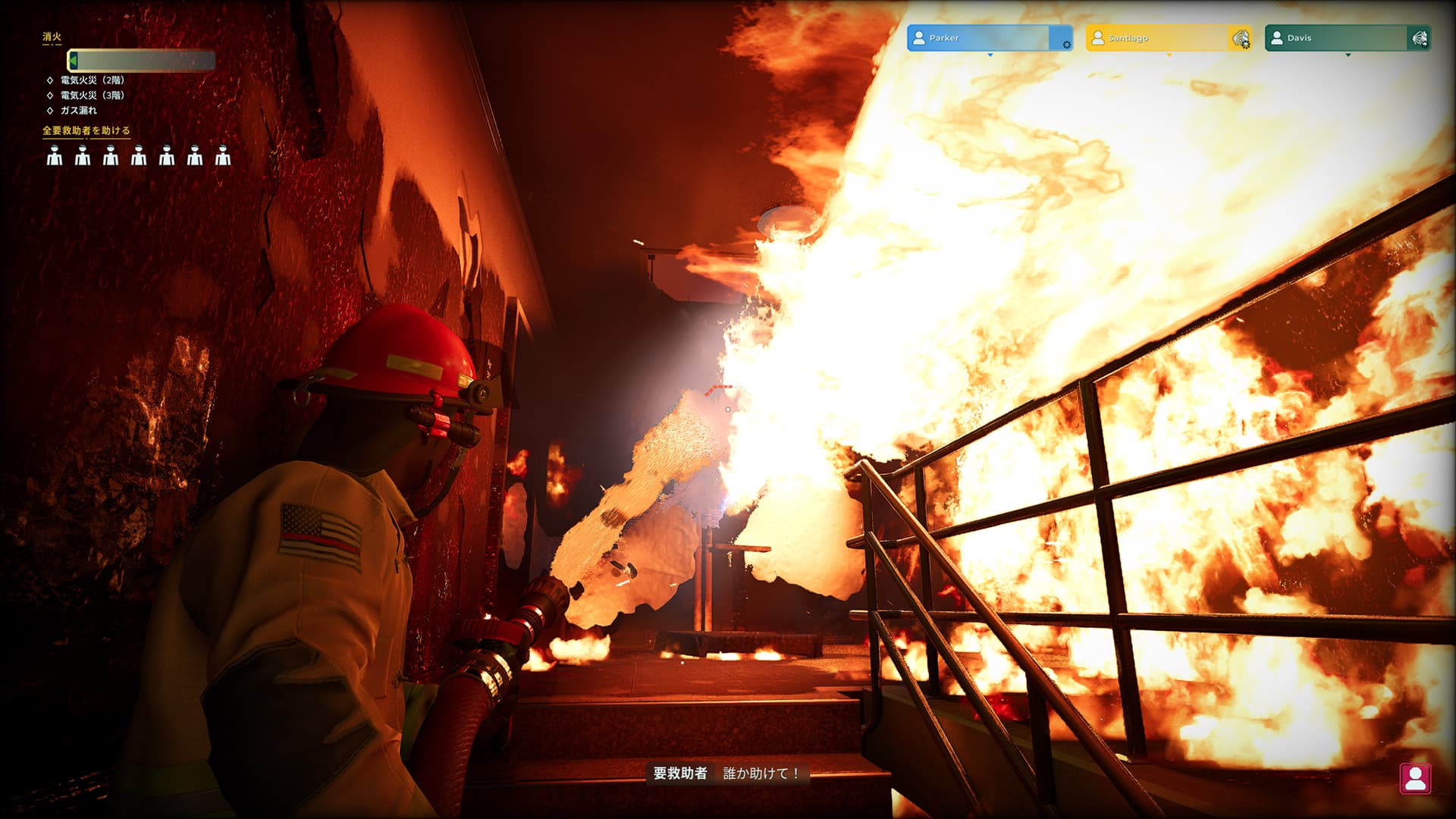This screenshot has height=819, width=1456.
Task: Click the 全要救助者を助ける objective header
Action: coord(86,131)
